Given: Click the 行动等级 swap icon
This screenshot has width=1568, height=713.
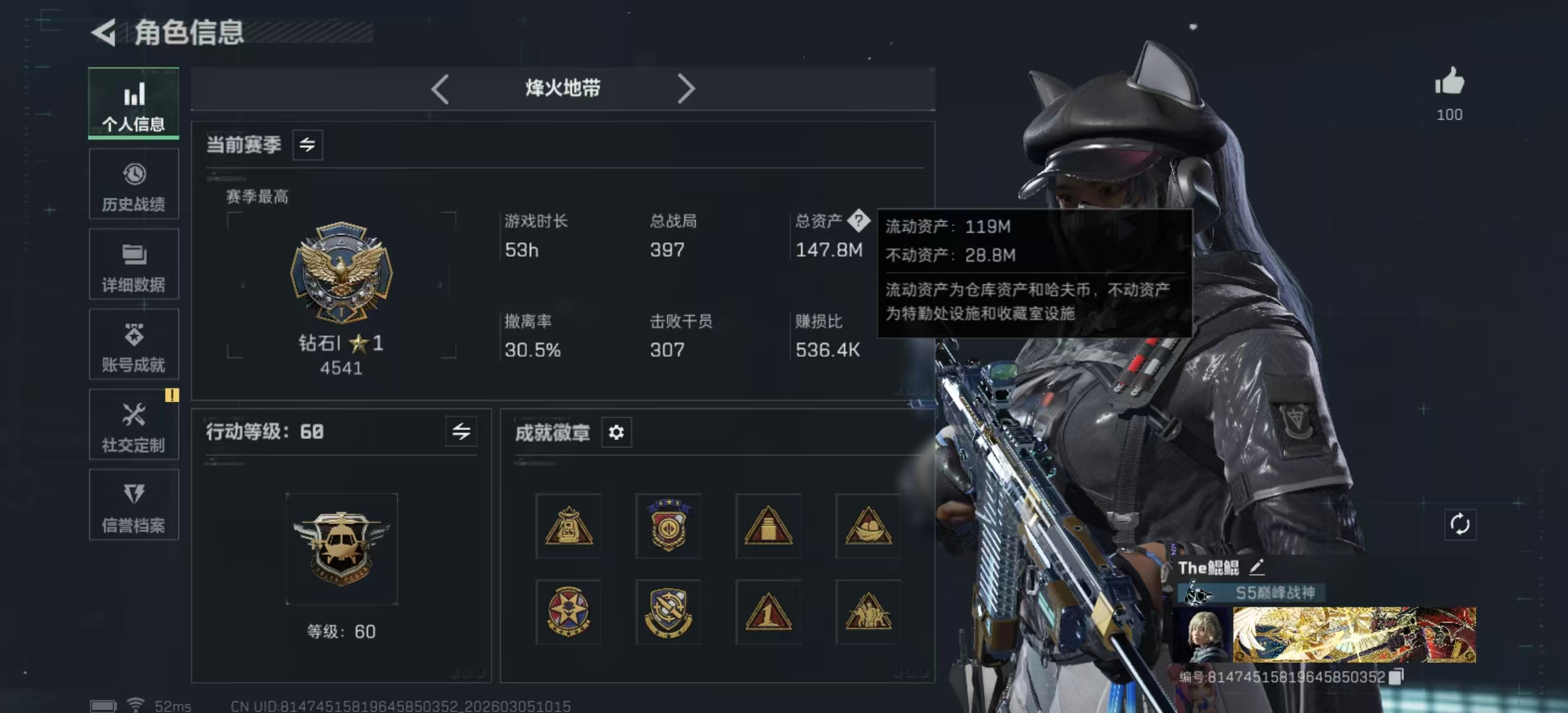Looking at the screenshot, I should tap(462, 432).
